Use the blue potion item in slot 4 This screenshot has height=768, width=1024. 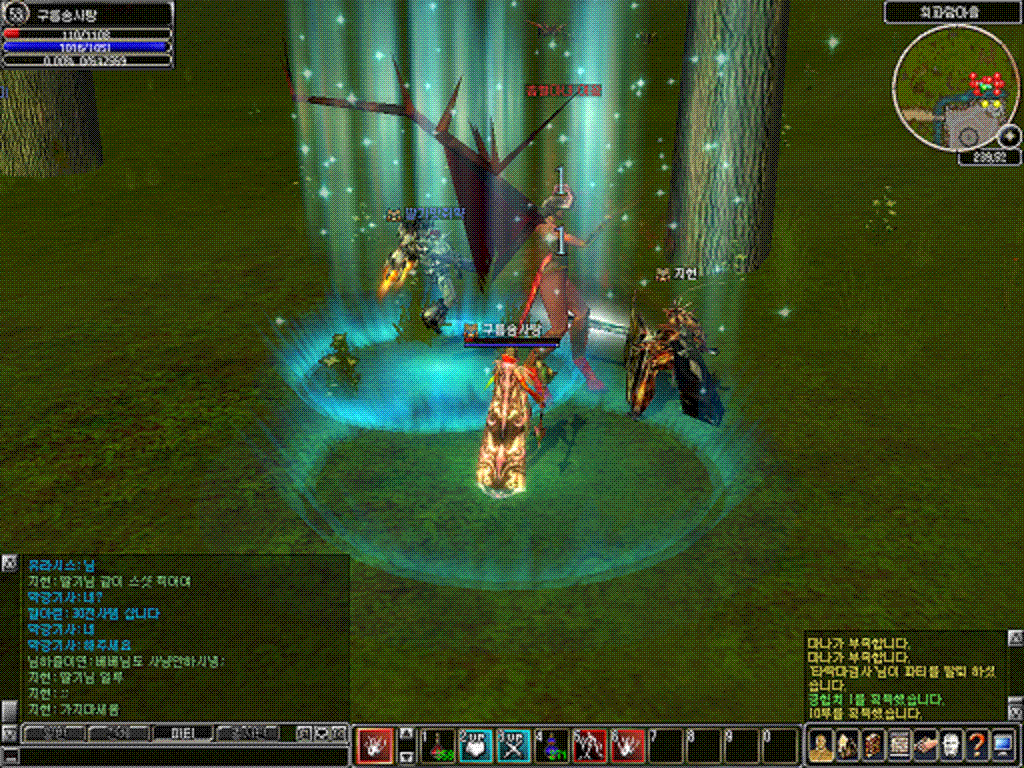pos(552,745)
